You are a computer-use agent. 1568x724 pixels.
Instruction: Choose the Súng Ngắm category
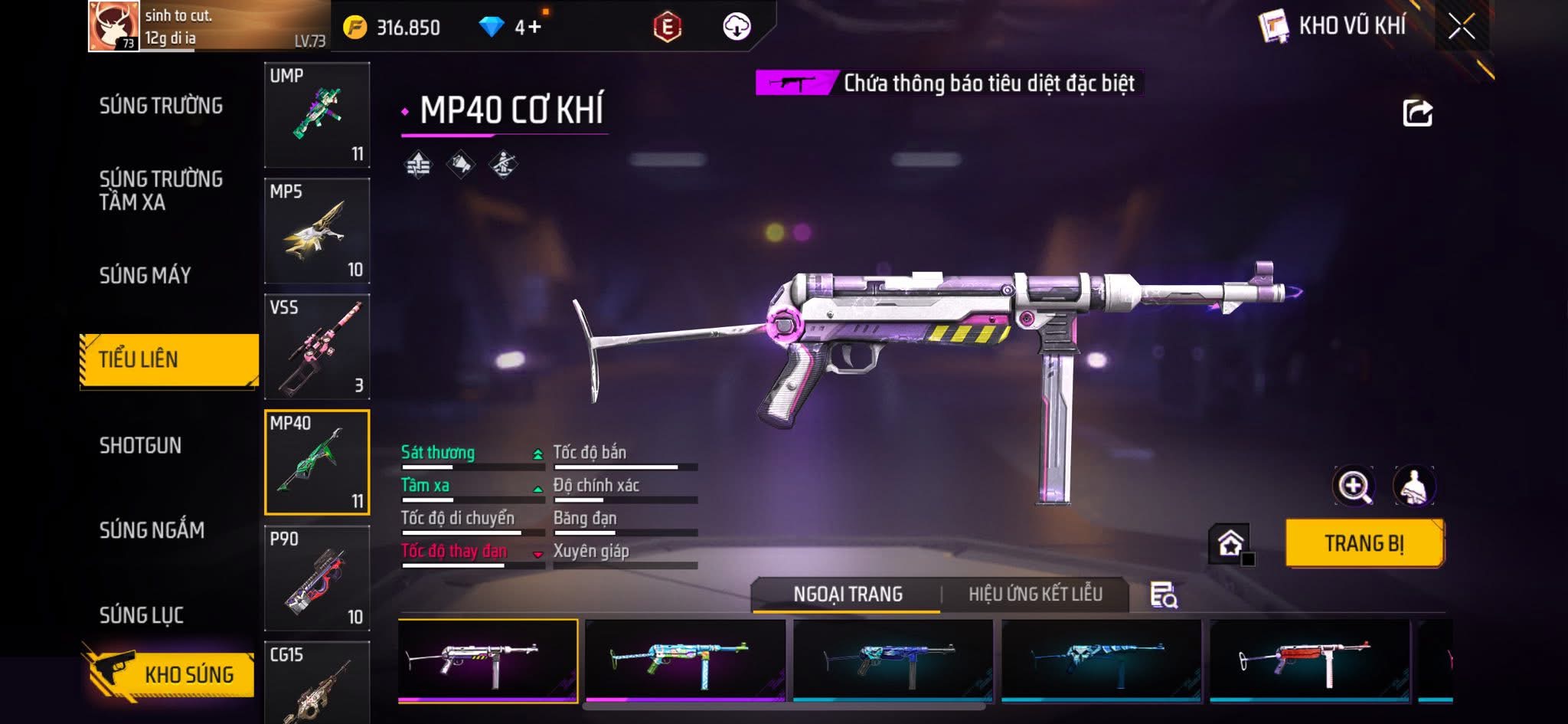[152, 529]
